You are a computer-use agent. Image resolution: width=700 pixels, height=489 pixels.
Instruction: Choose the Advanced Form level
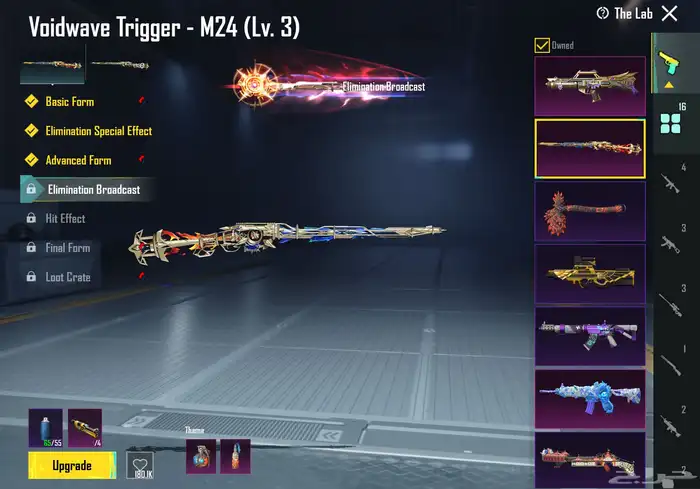pos(77,160)
